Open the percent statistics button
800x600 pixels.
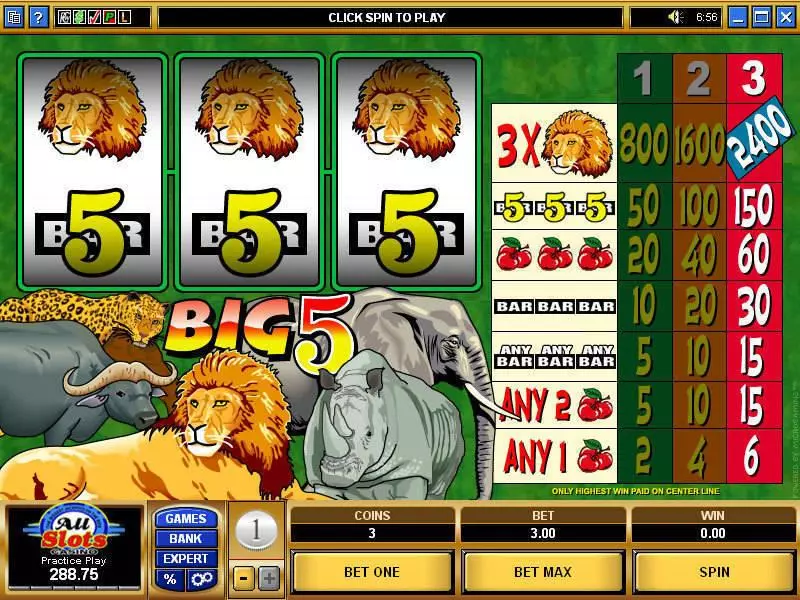click(x=171, y=579)
